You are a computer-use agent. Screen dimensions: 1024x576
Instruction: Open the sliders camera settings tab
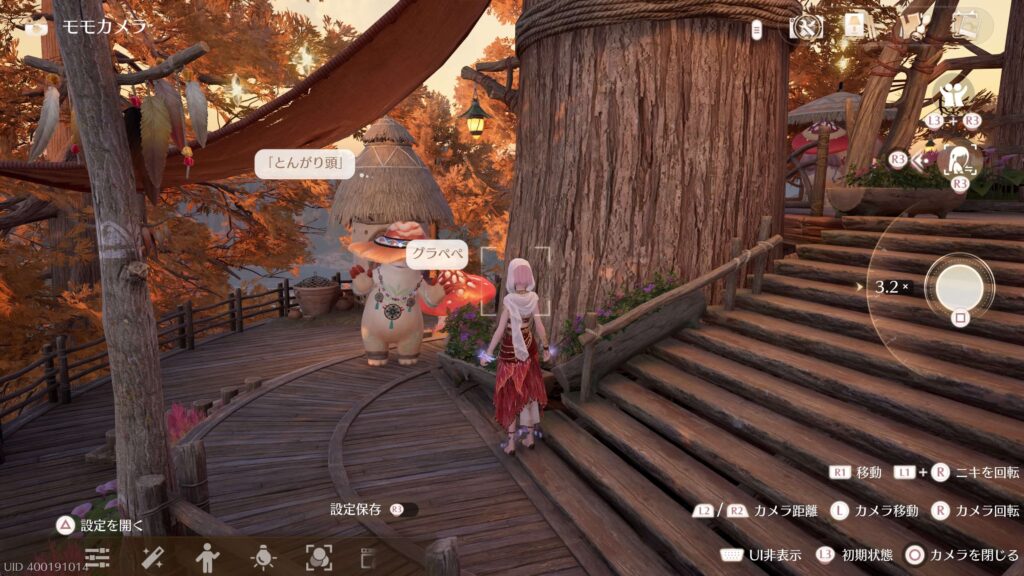[x=97, y=557]
